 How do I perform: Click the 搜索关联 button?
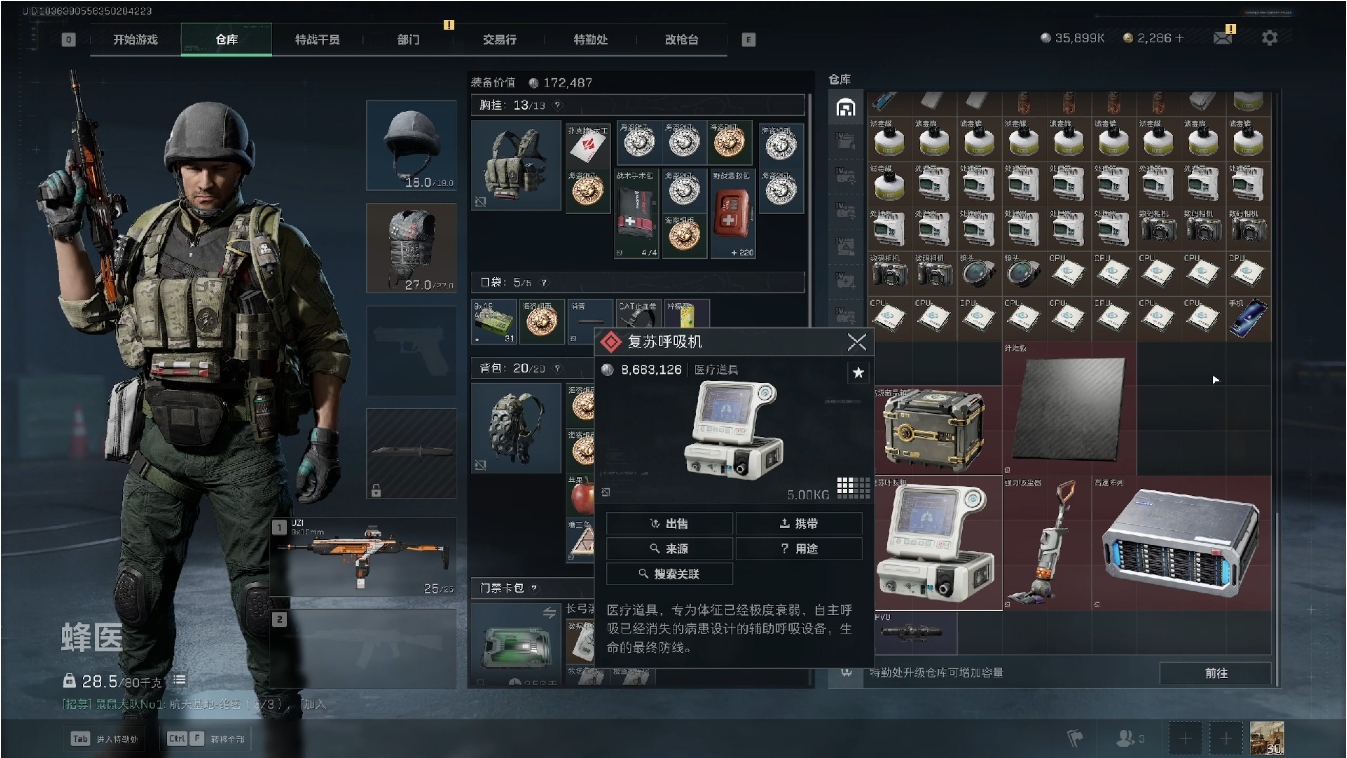(x=669, y=574)
